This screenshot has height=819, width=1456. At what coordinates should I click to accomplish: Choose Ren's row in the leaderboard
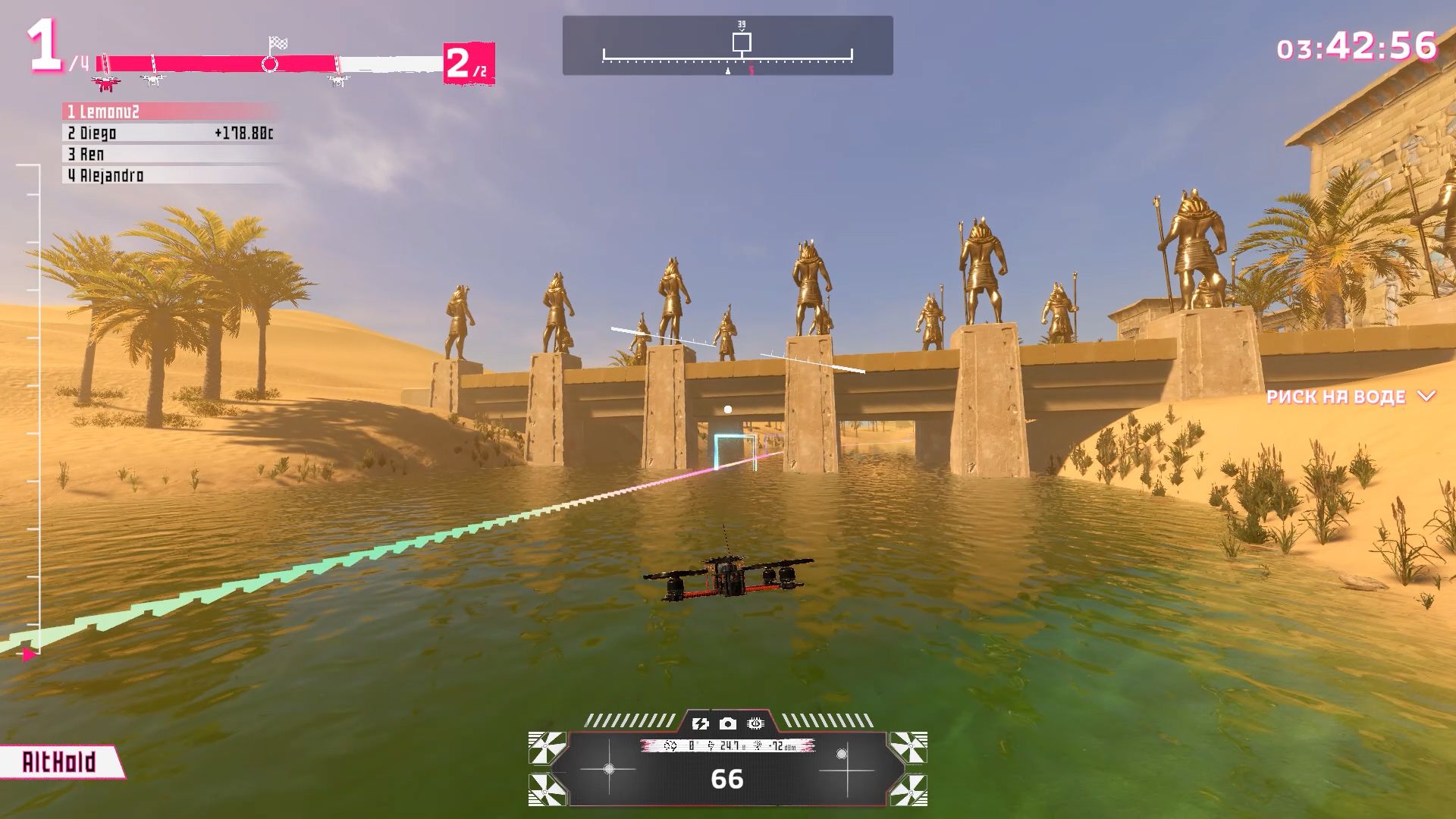click(170, 155)
